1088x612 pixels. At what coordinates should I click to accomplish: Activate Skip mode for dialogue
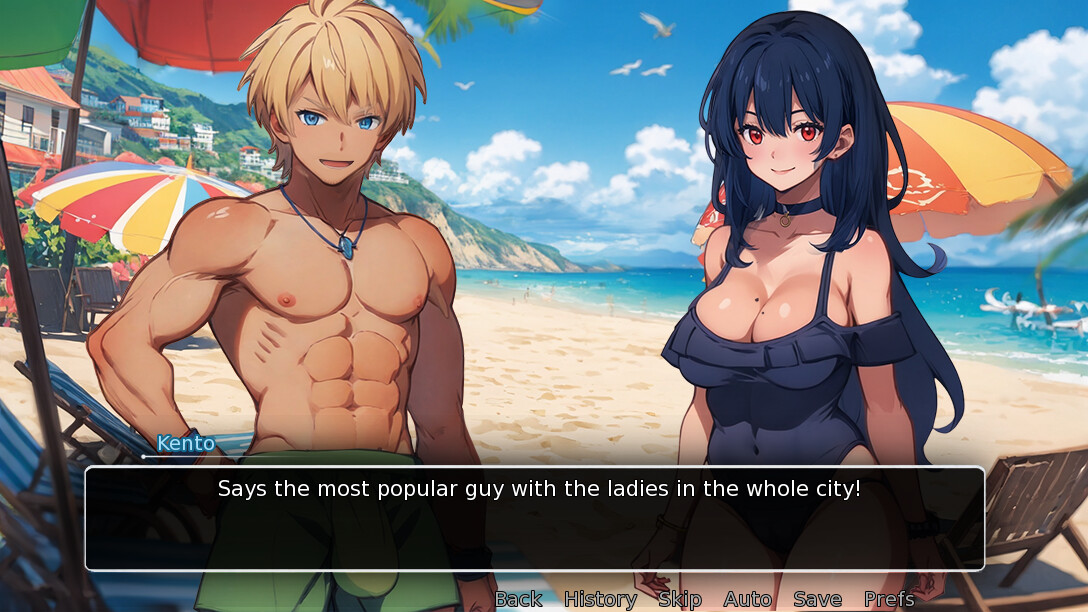680,599
